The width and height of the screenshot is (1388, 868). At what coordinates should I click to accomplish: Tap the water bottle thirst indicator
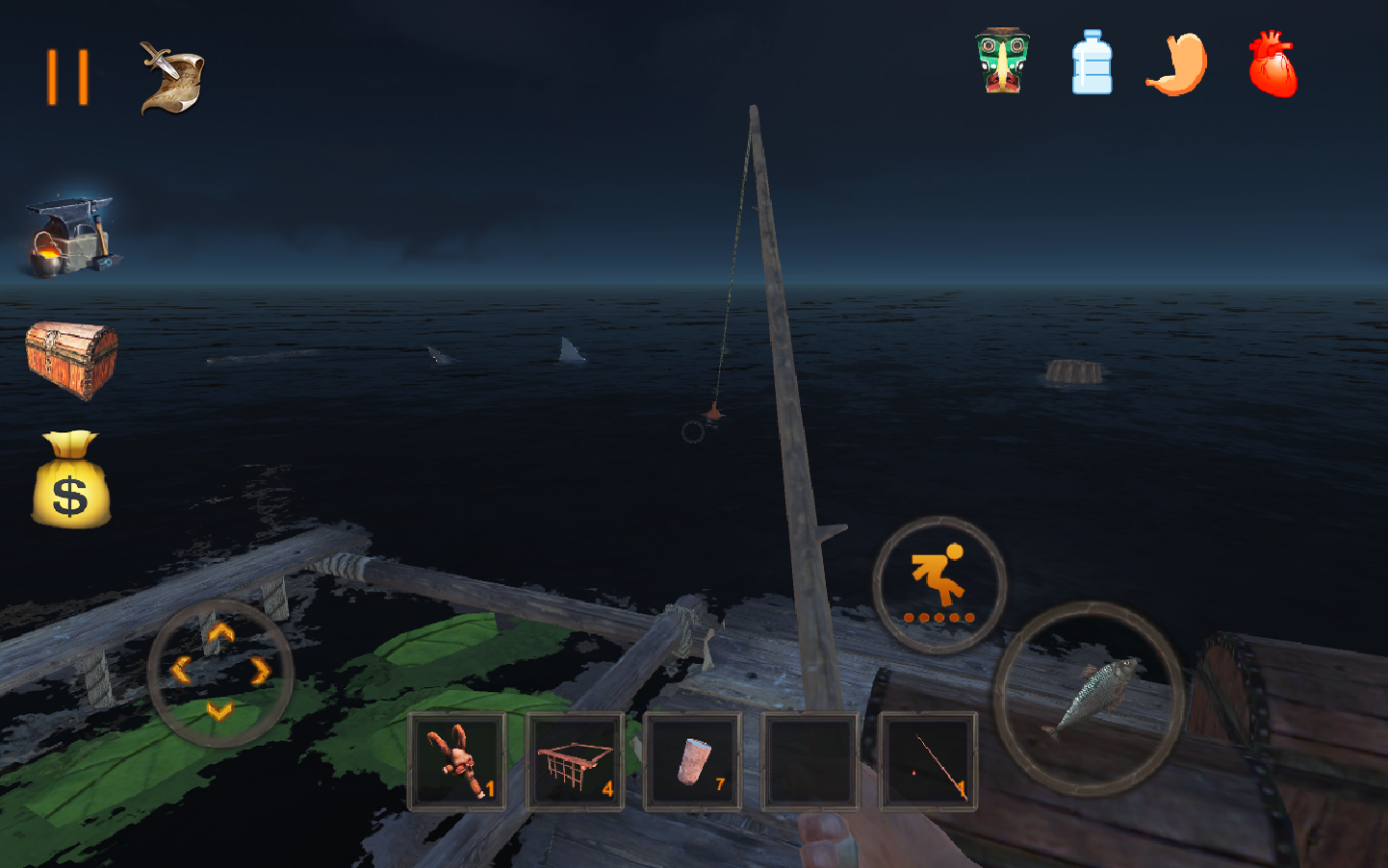pyautogui.click(x=1091, y=63)
